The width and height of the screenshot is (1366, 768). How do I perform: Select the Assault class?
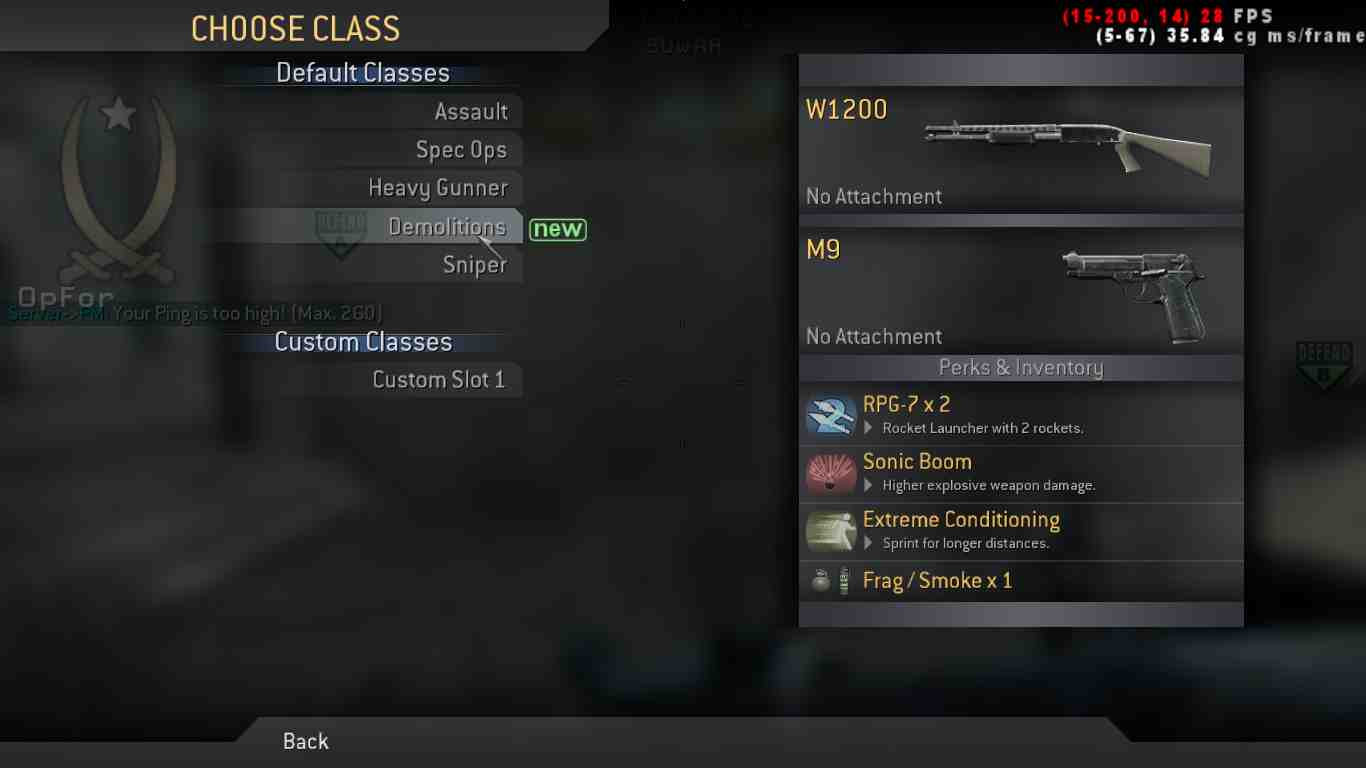click(x=472, y=112)
